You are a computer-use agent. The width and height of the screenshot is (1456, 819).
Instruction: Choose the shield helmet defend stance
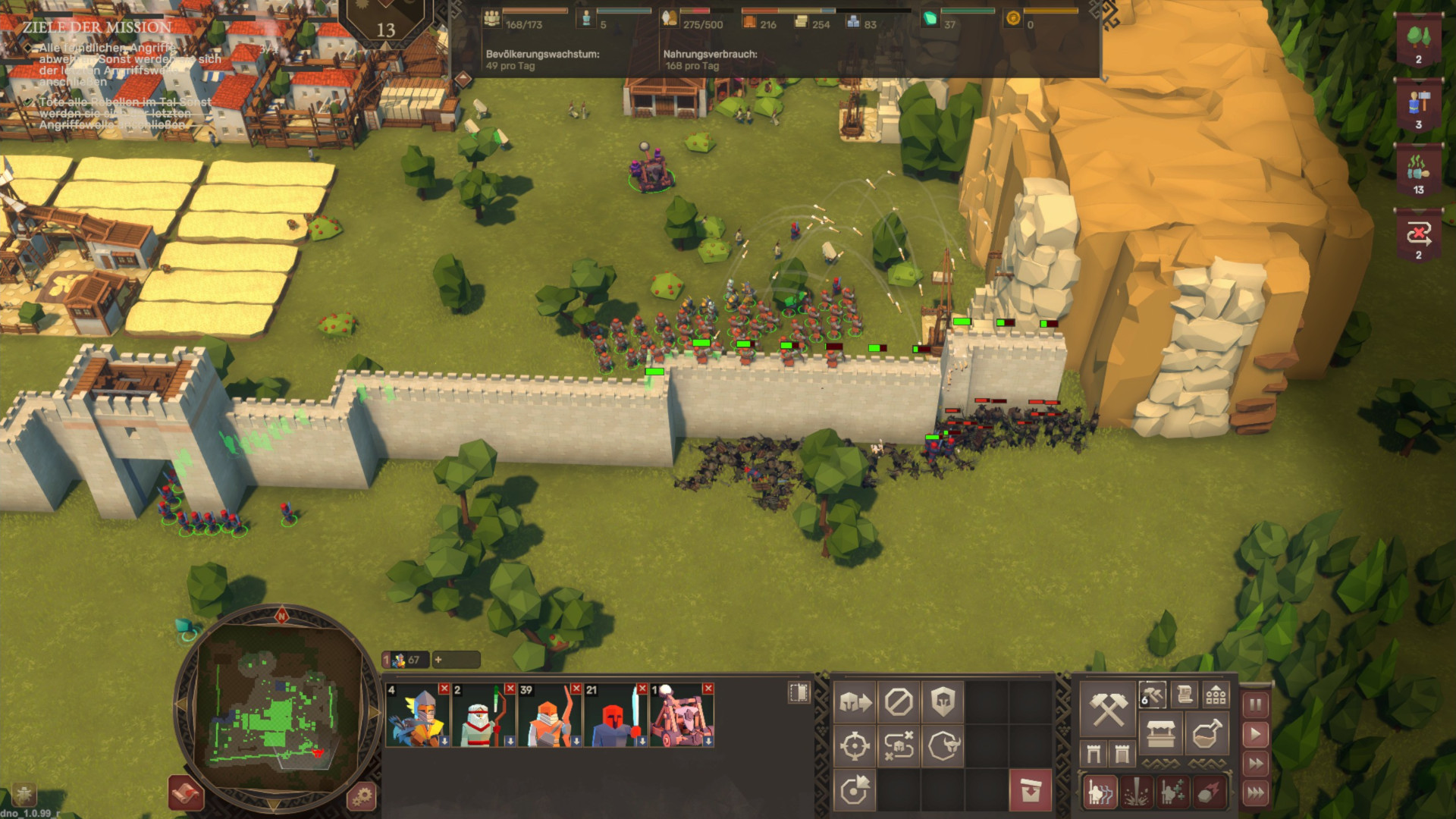943,702
